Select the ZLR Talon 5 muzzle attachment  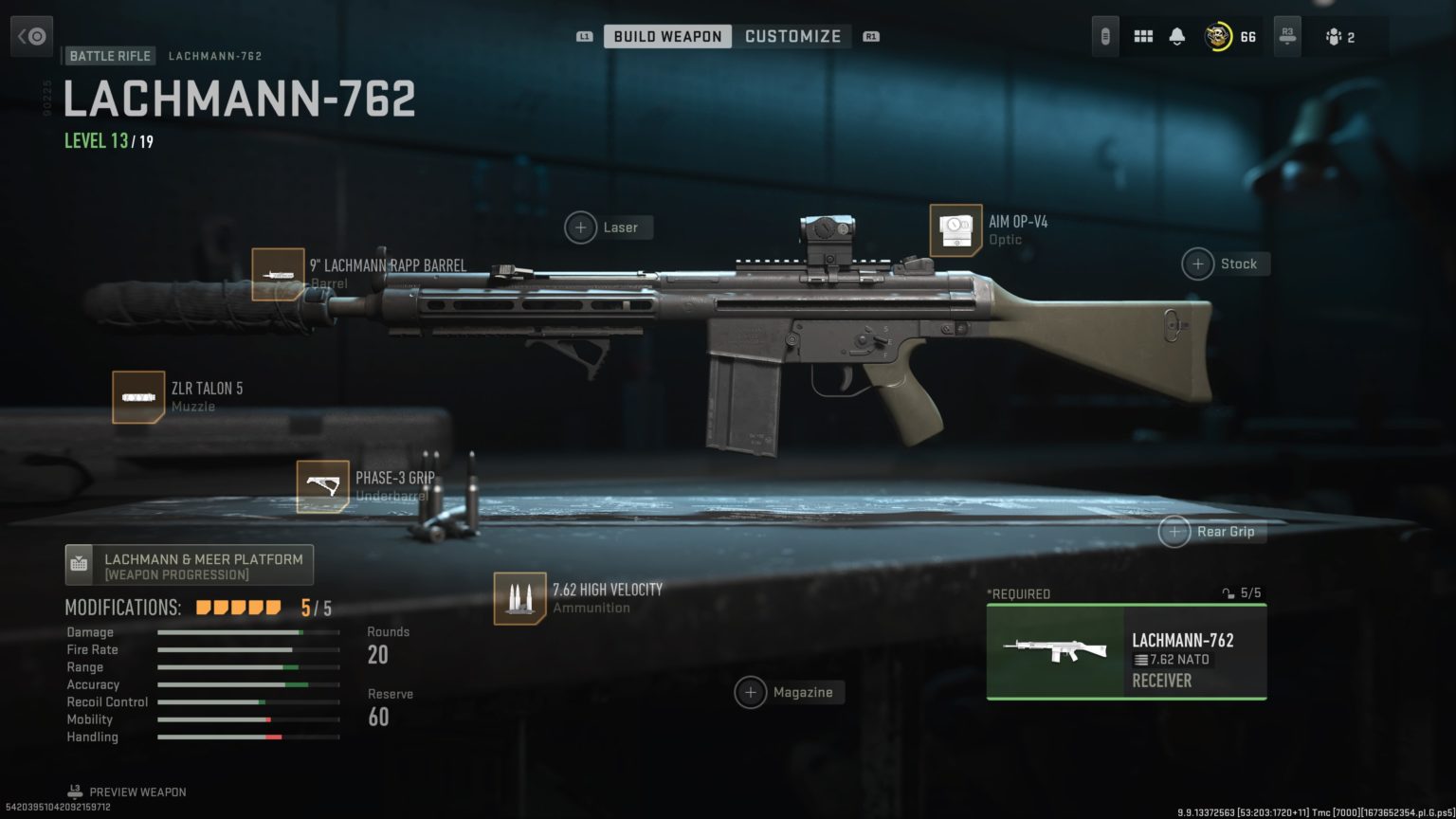(x=139, y=397)
